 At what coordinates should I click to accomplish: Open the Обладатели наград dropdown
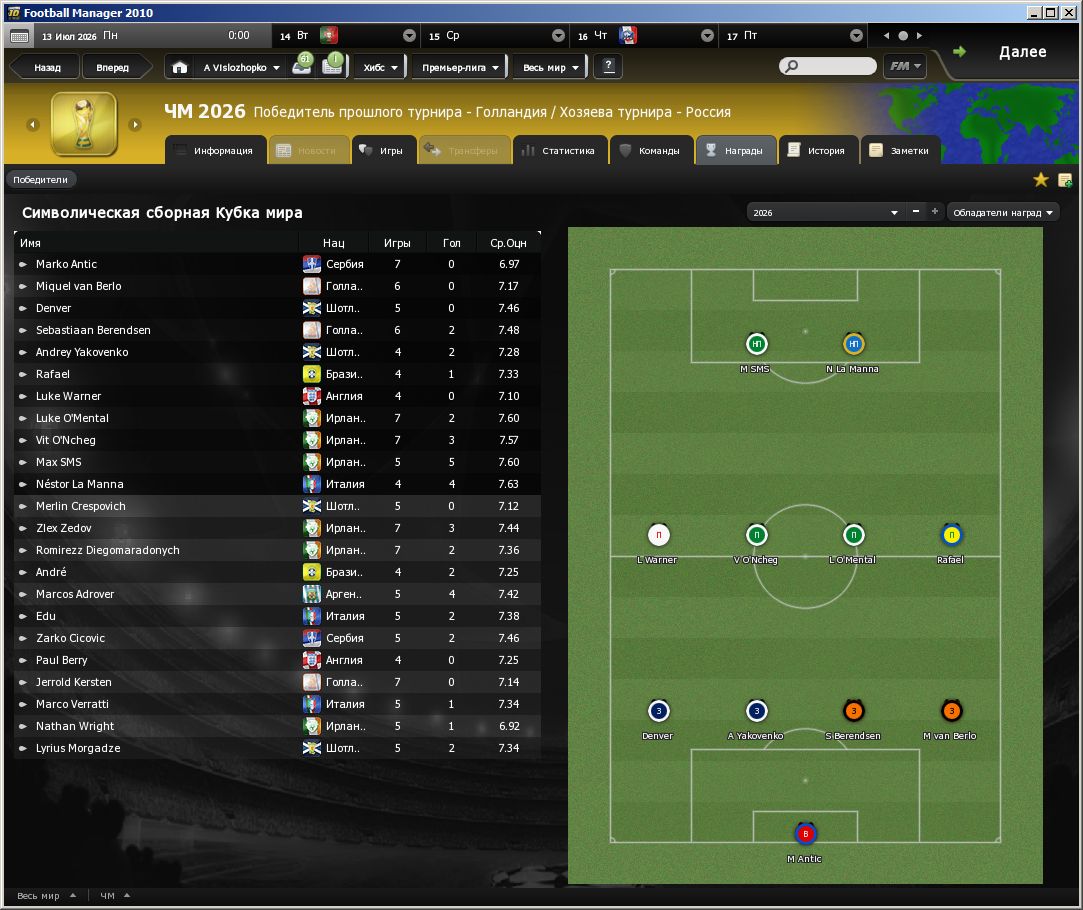click(x=1002, y=213)
